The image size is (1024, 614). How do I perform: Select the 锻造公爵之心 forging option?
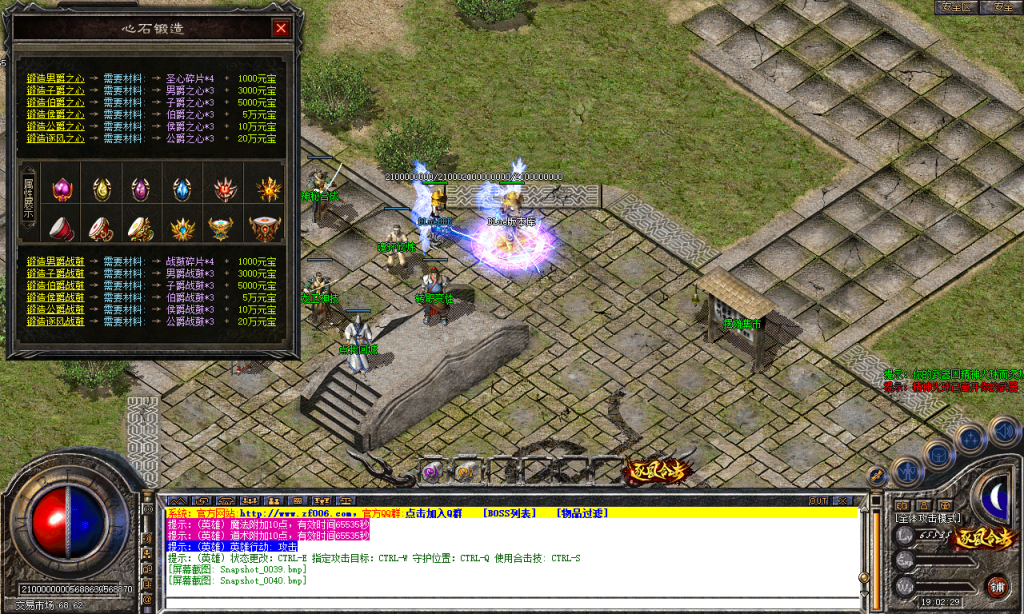[56, 126]
